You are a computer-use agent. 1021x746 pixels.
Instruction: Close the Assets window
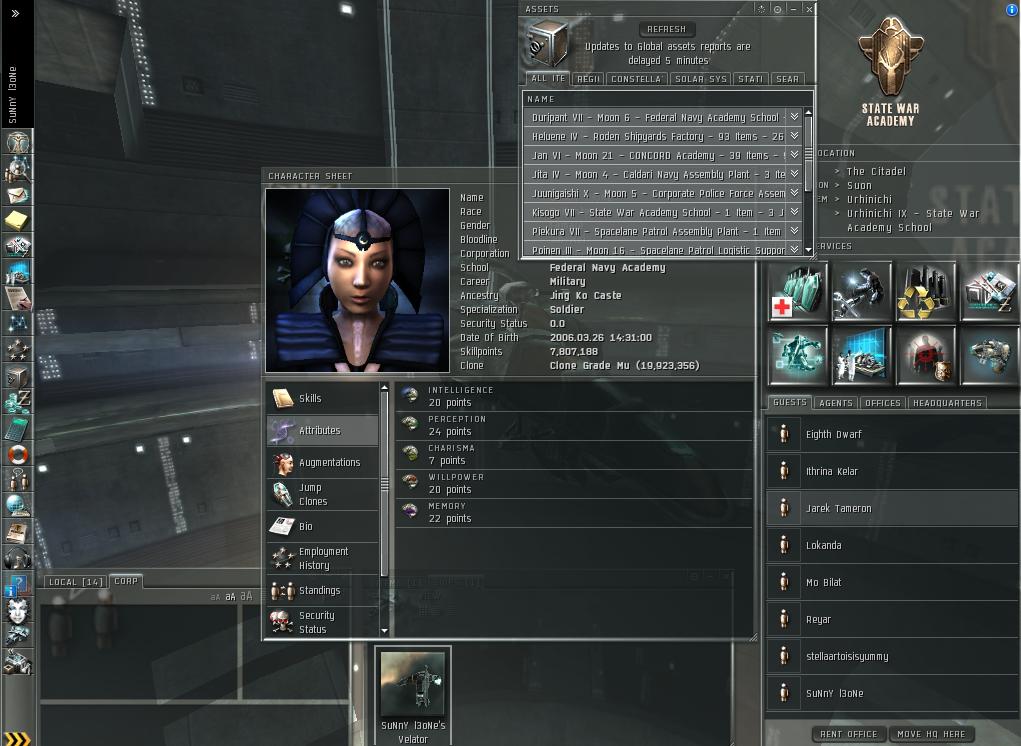click(x=809, y=9)
